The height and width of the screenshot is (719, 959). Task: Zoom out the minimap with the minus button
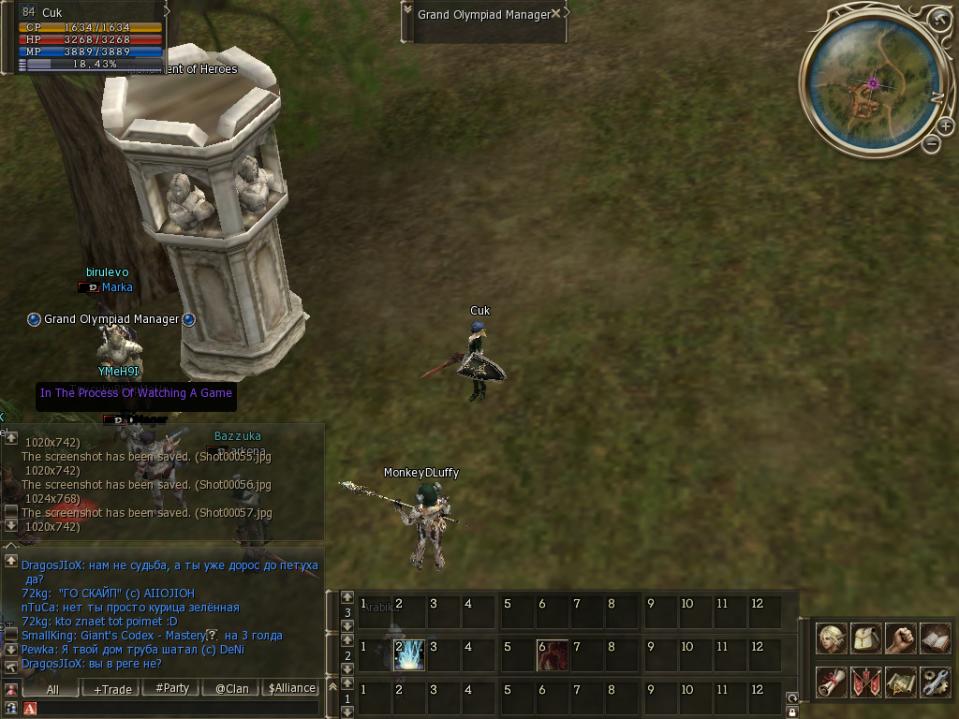(931, 144)
